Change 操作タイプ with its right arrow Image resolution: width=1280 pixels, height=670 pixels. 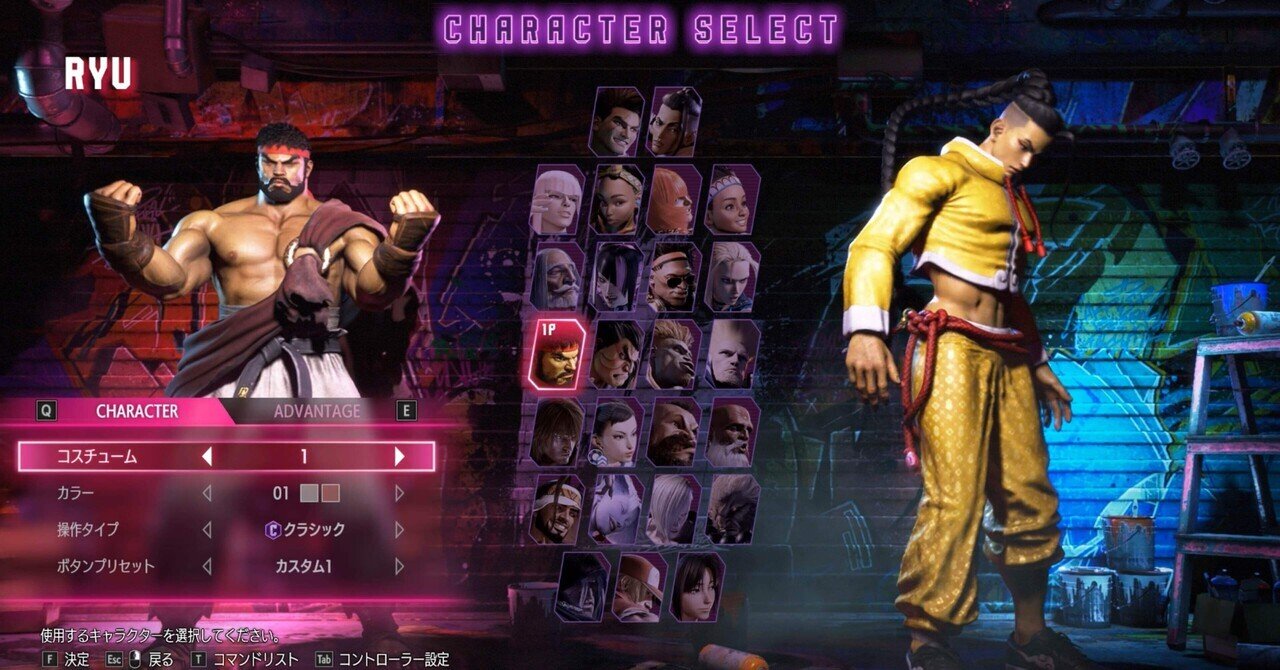399,530
